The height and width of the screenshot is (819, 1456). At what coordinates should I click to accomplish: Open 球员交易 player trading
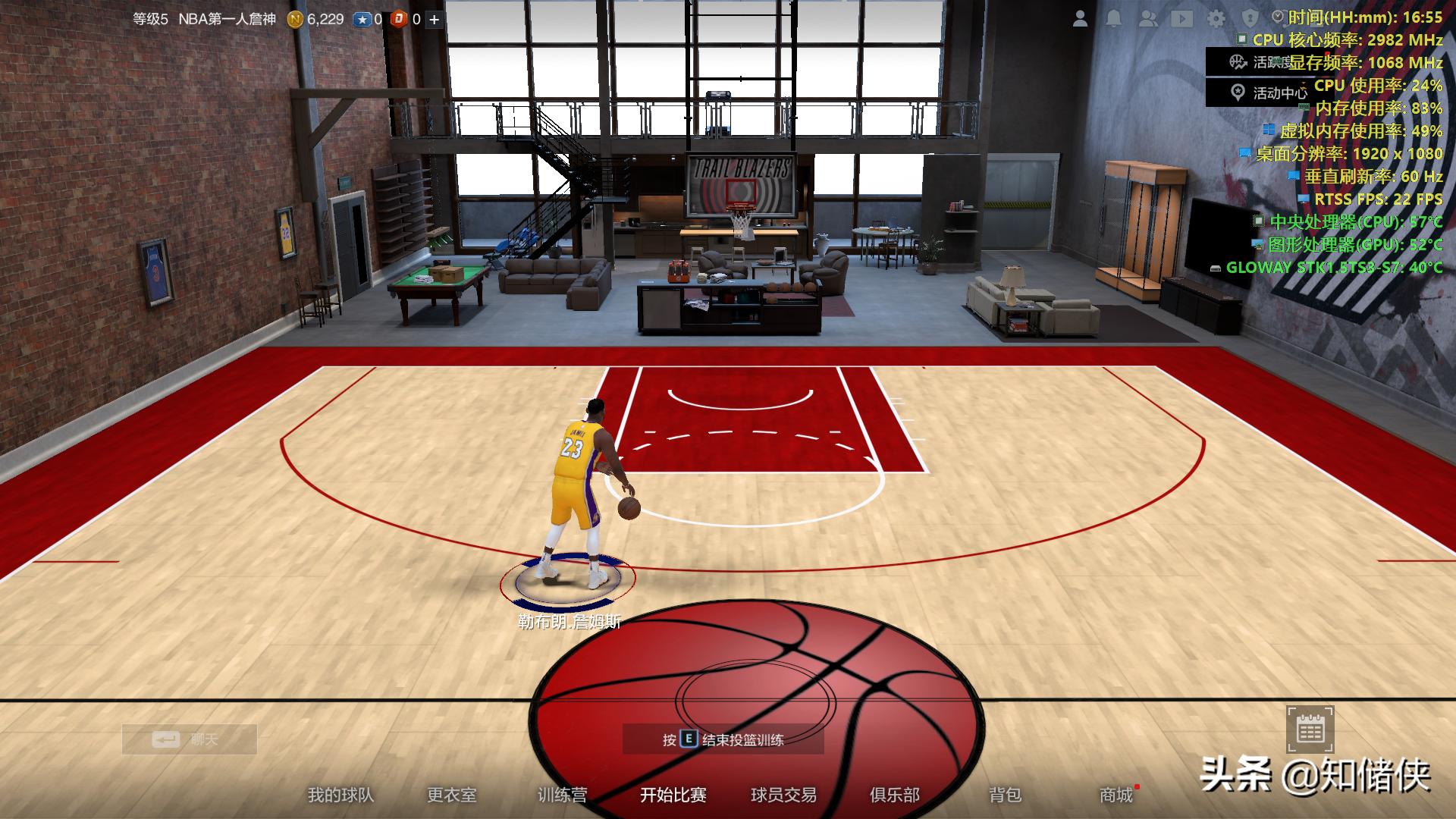pos(783,795)
